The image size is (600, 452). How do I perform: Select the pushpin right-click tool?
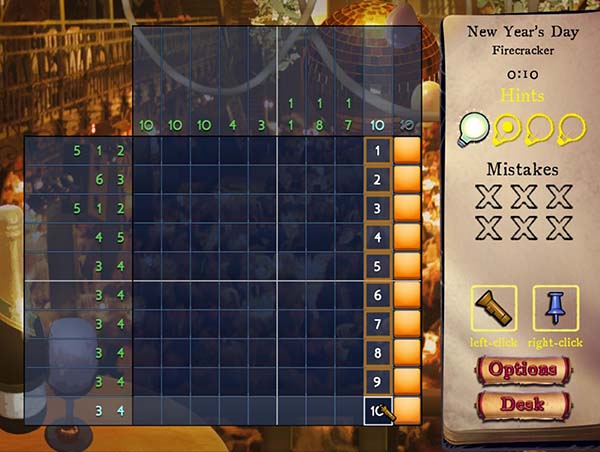pyautogui.click(x=556, y=309)
